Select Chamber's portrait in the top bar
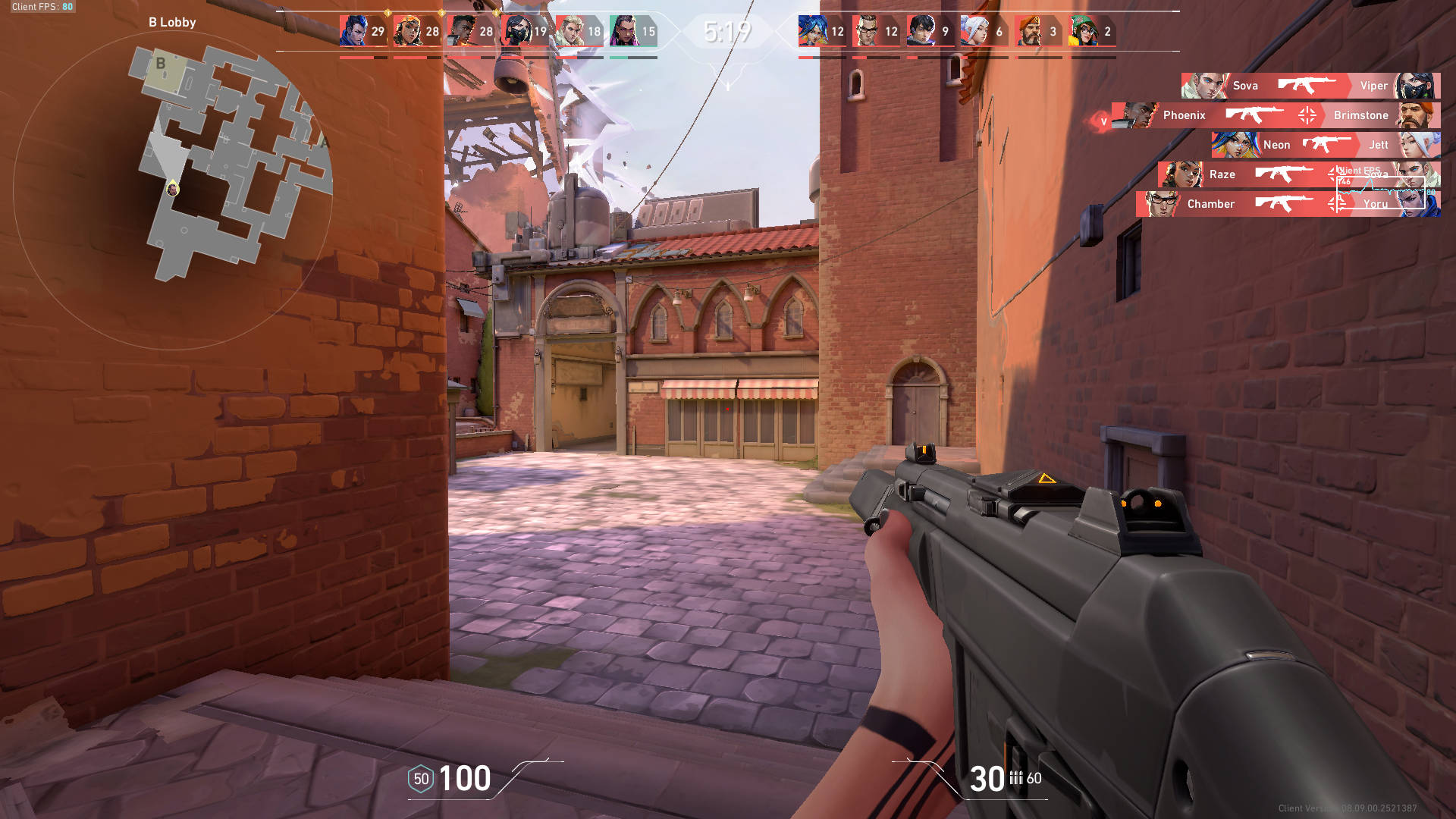Image resolution: width=1456 pixels, height=819 pixels. pos(866,31)
